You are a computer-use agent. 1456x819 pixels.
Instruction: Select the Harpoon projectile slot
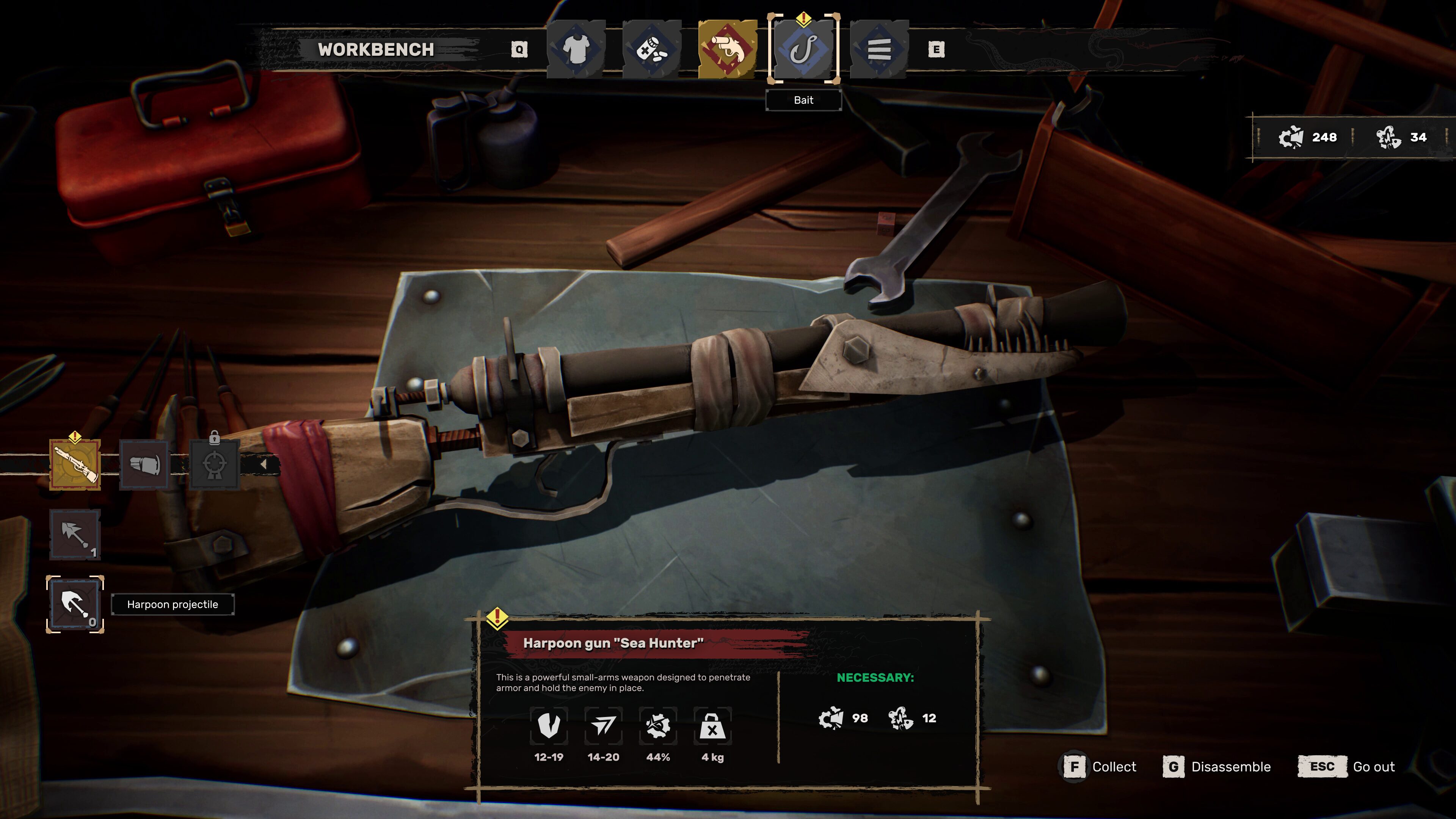click(x=75, y=604)
